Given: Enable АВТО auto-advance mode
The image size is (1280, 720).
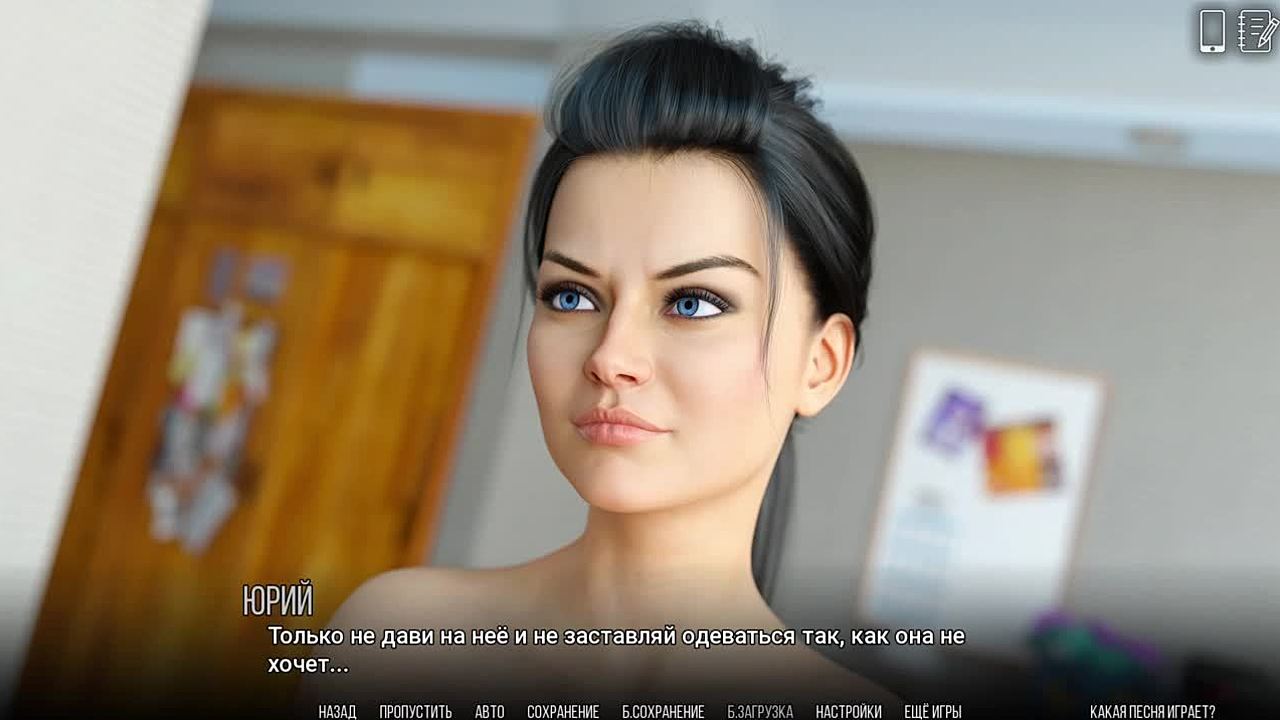Looking at the screenshot, I should click(490, 712).
